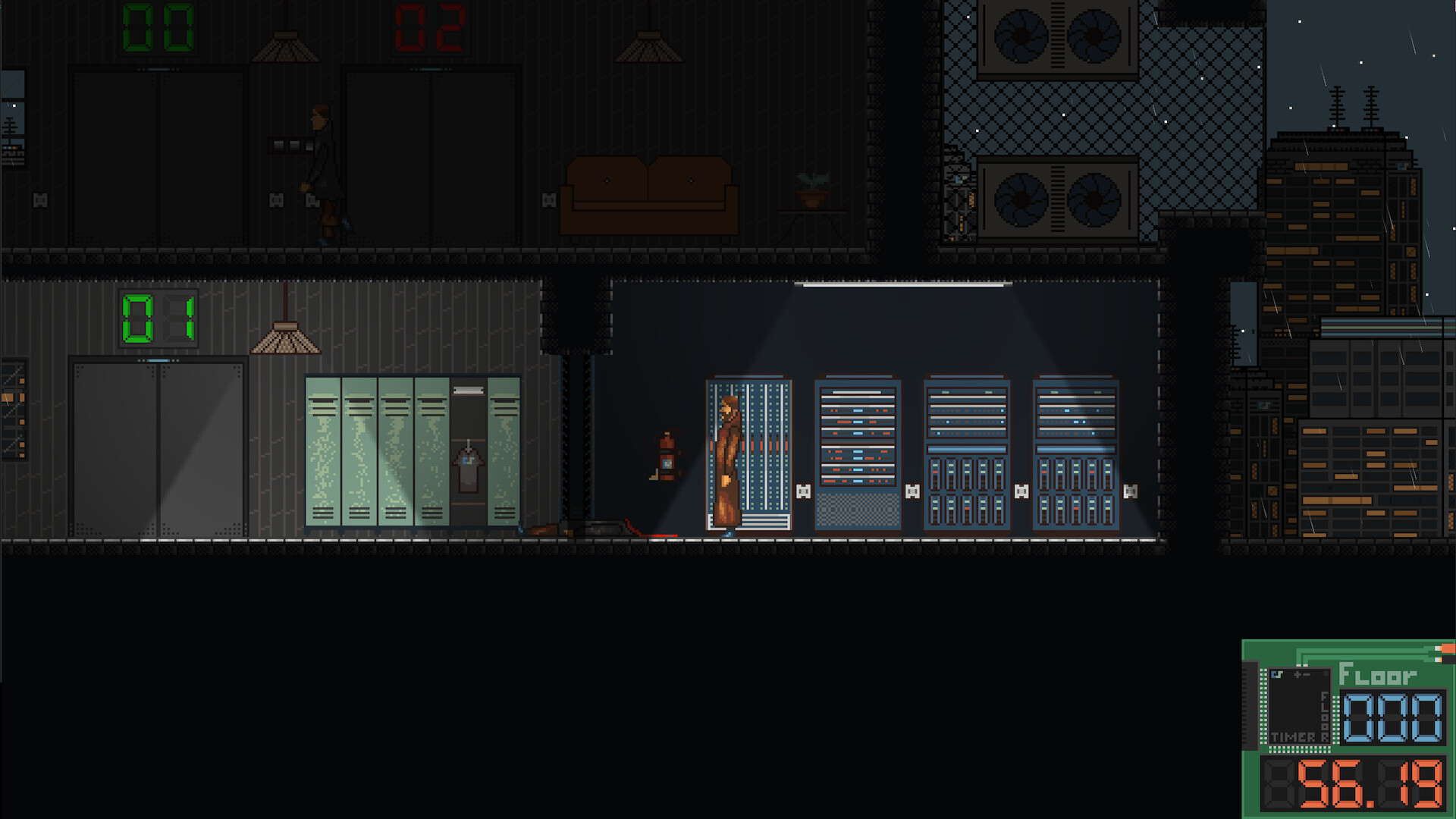Click the rightmost server rack drive bays
Image resolution: width=1456 pixels, height=819 pixels.
(x=1075, y=493)
